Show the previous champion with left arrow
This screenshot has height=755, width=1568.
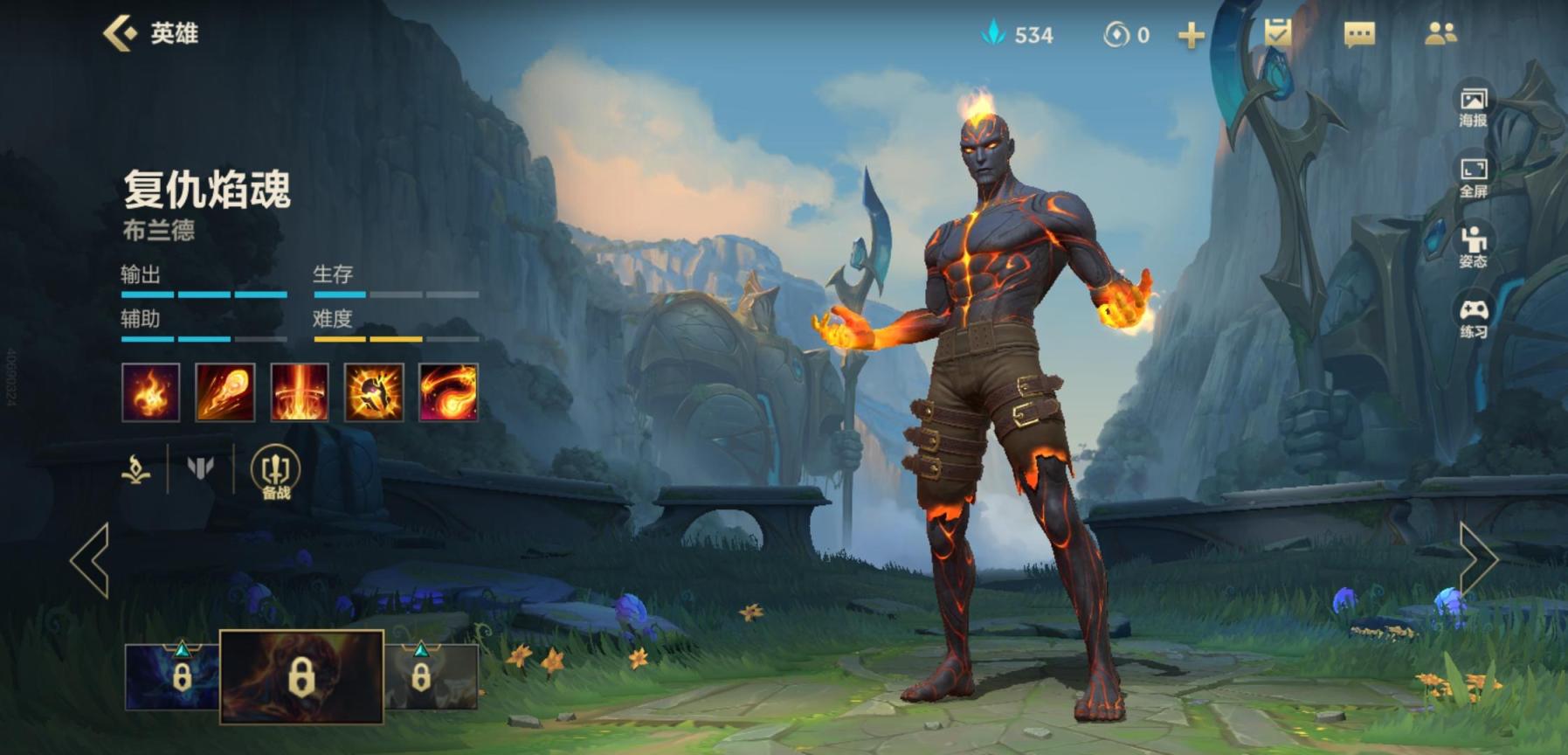(x=91, y=560)
